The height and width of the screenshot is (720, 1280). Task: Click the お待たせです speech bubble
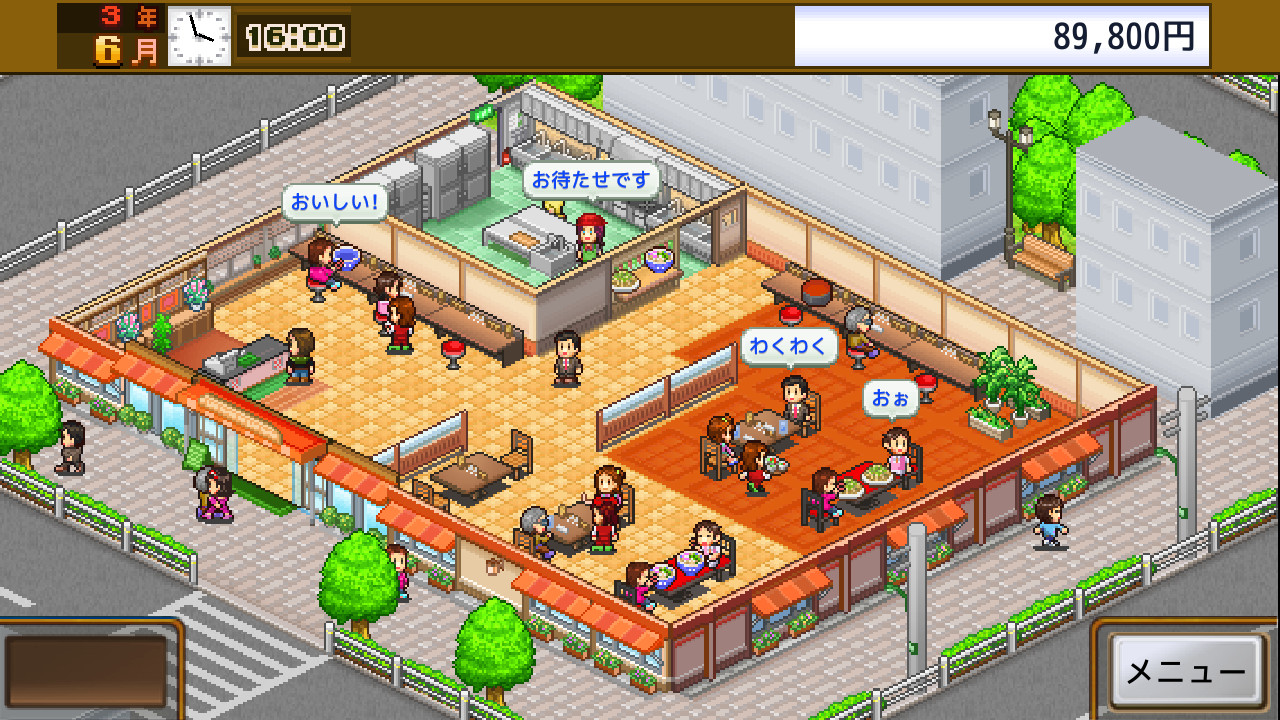pos(590,178)
